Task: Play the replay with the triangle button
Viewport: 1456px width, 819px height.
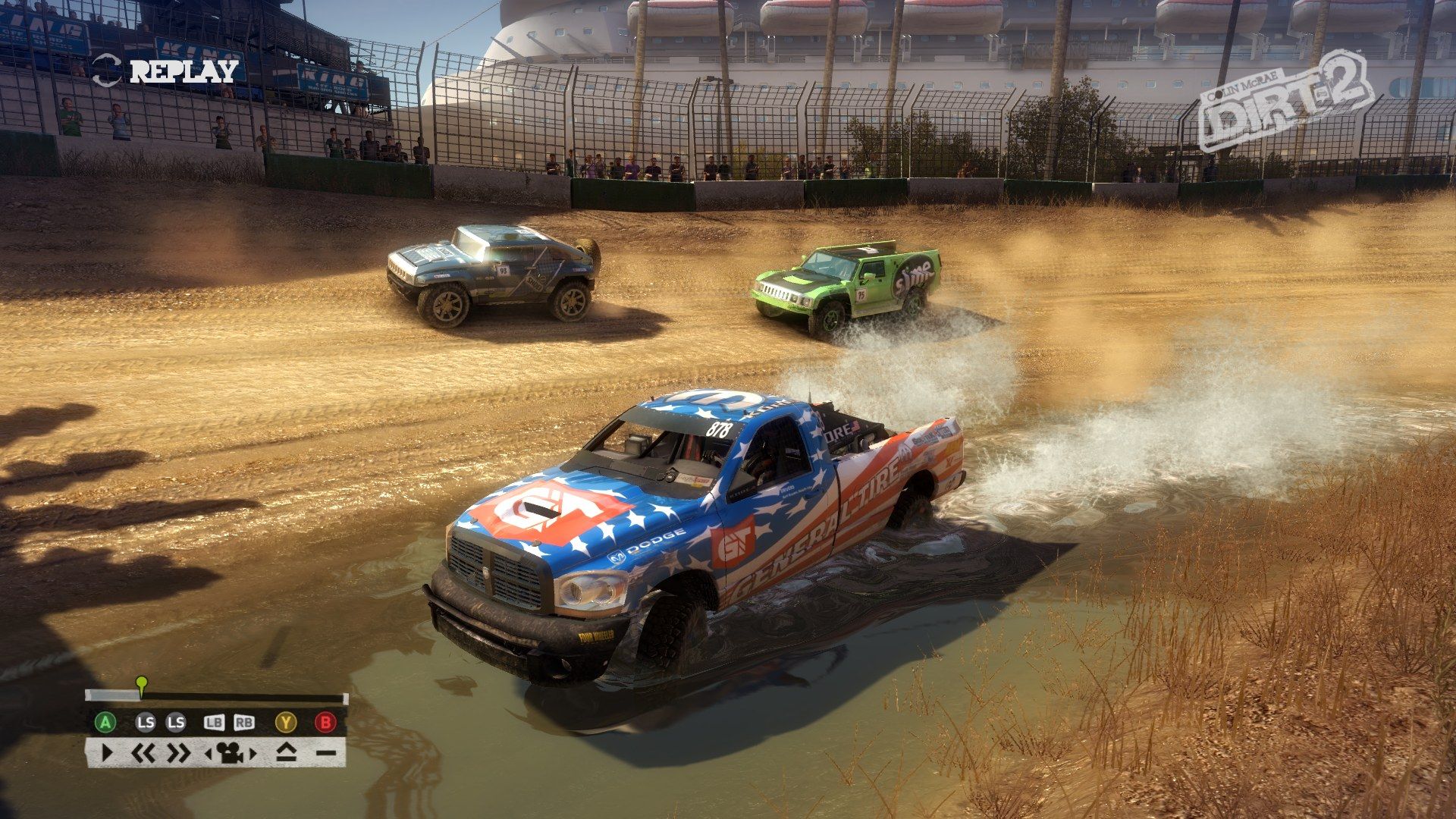Action: point(106,753)
